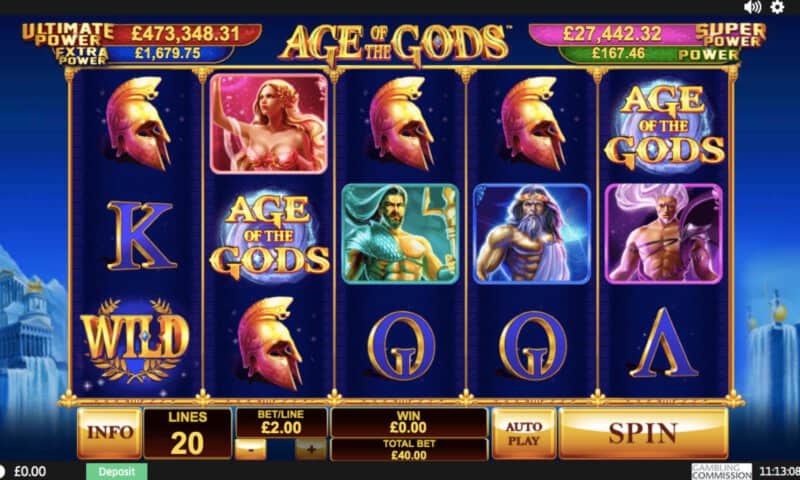Decrease the bet per line
Screen dimensions: 800x480
point(252,449)
